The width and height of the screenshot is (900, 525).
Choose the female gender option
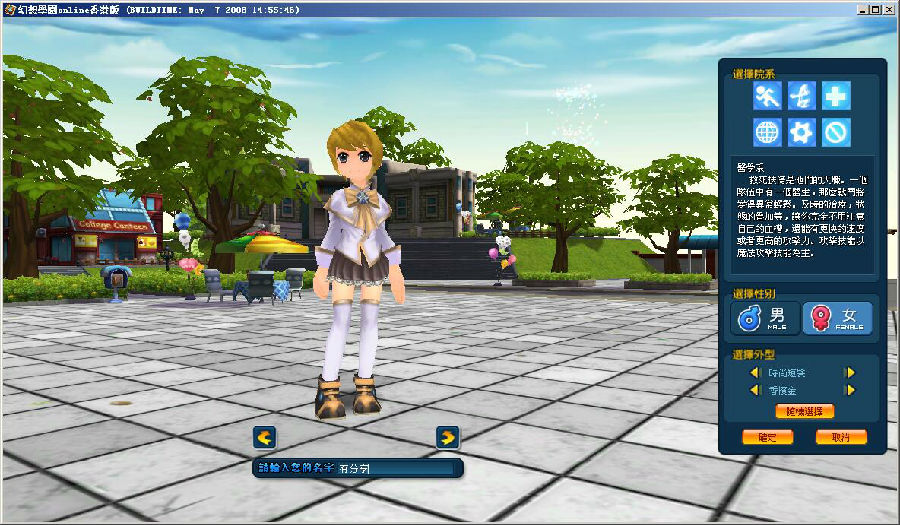pyautogui.click(x=837, y=318)
